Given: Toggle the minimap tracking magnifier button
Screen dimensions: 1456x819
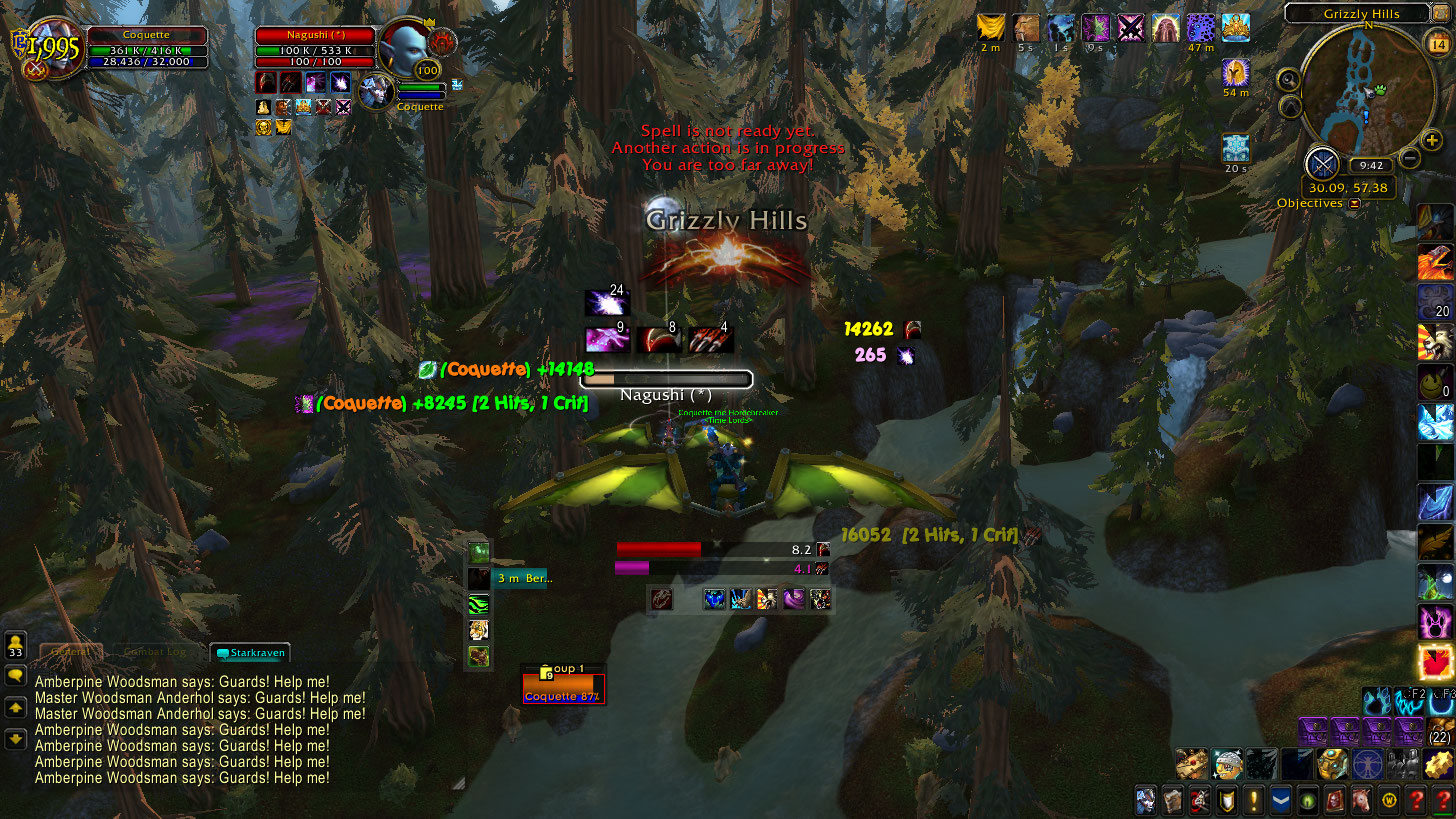Looking at the screenshot, I should click(1289, 80).
